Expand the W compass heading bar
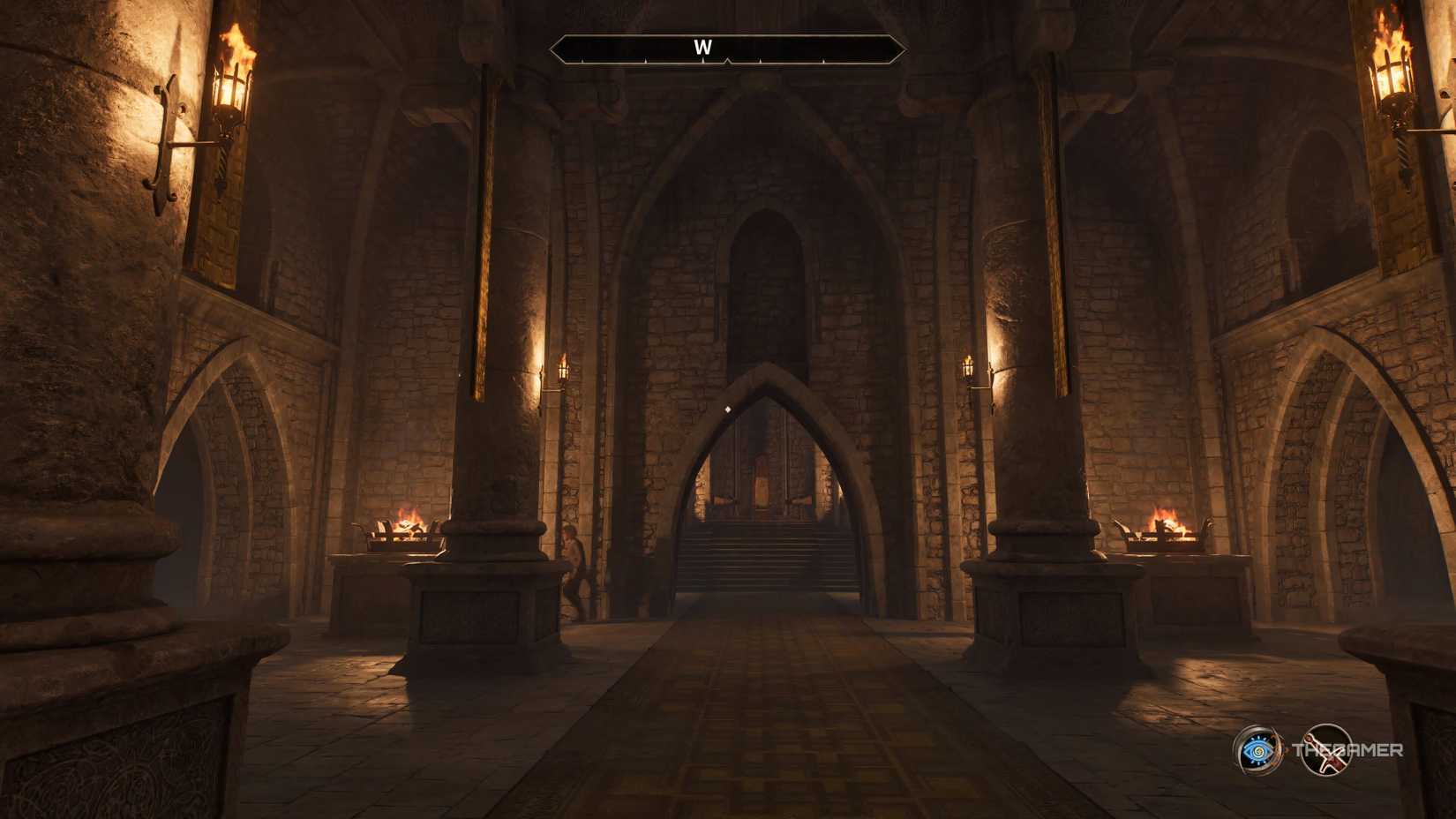Image resolution: width=1456 pixels, height=819 pixels. pos(726,49)
